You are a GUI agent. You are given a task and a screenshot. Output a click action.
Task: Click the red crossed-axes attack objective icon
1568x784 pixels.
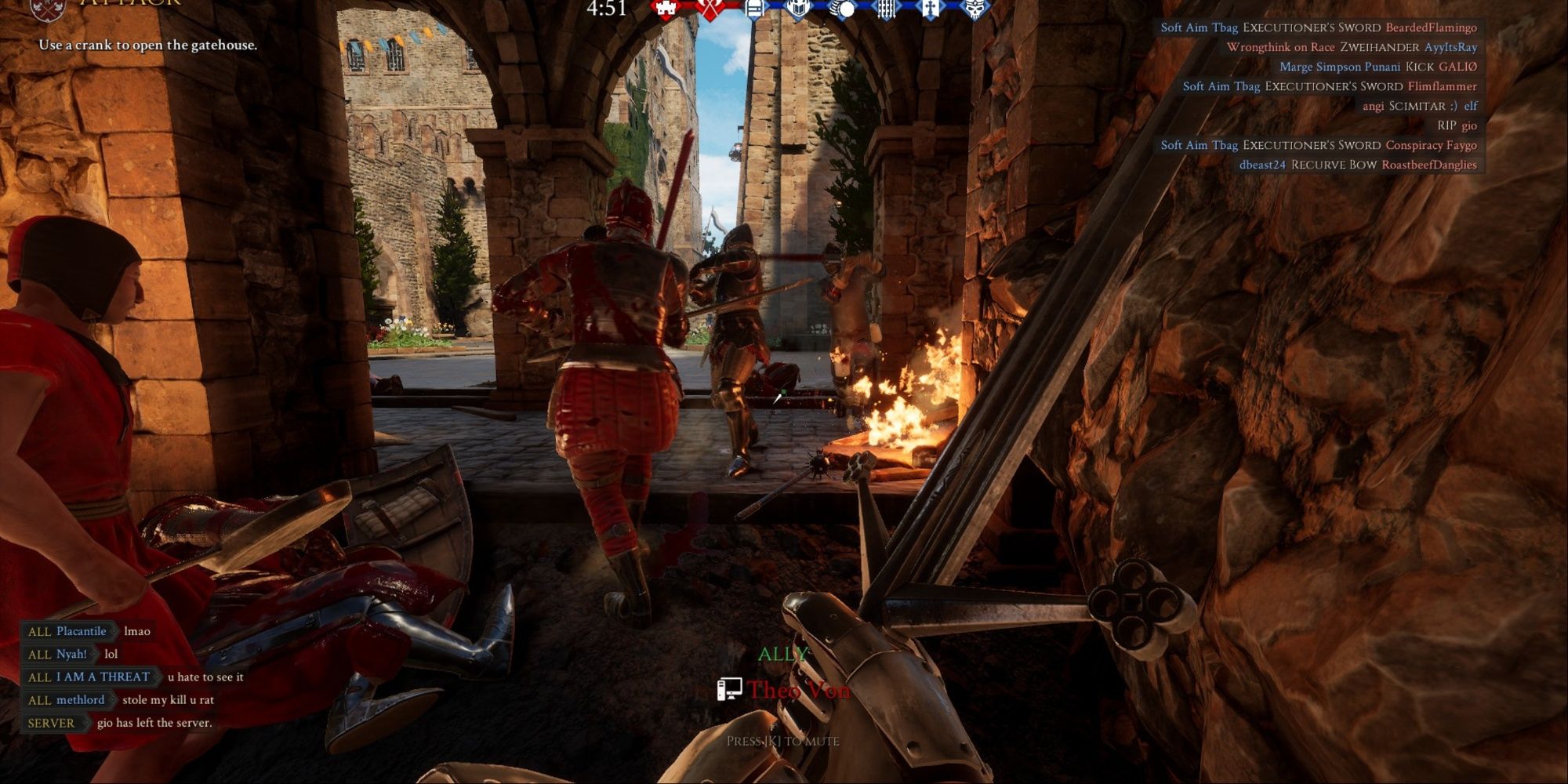tap(709, 9)
